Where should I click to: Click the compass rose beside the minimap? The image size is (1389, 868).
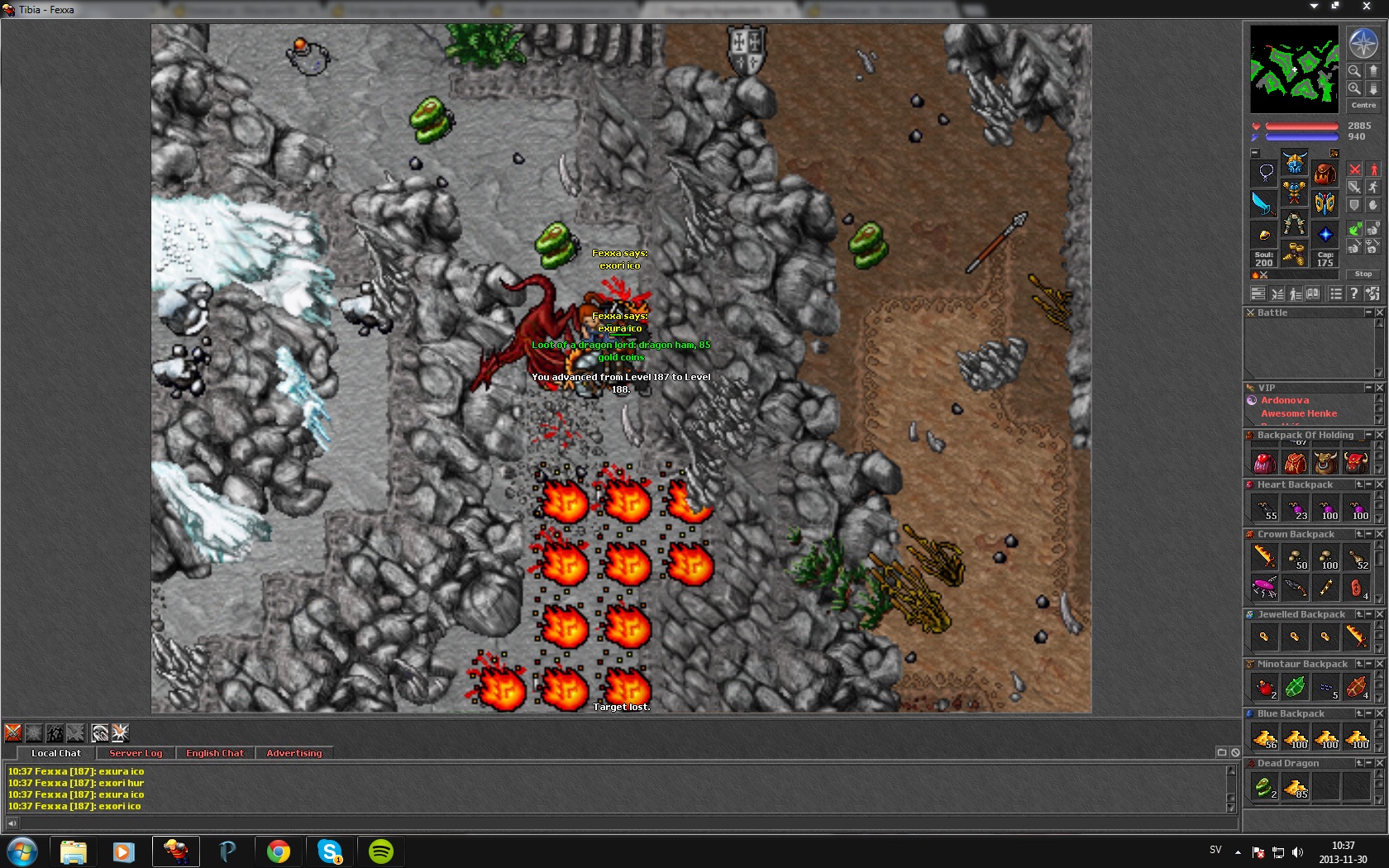tap(1363, 43)
